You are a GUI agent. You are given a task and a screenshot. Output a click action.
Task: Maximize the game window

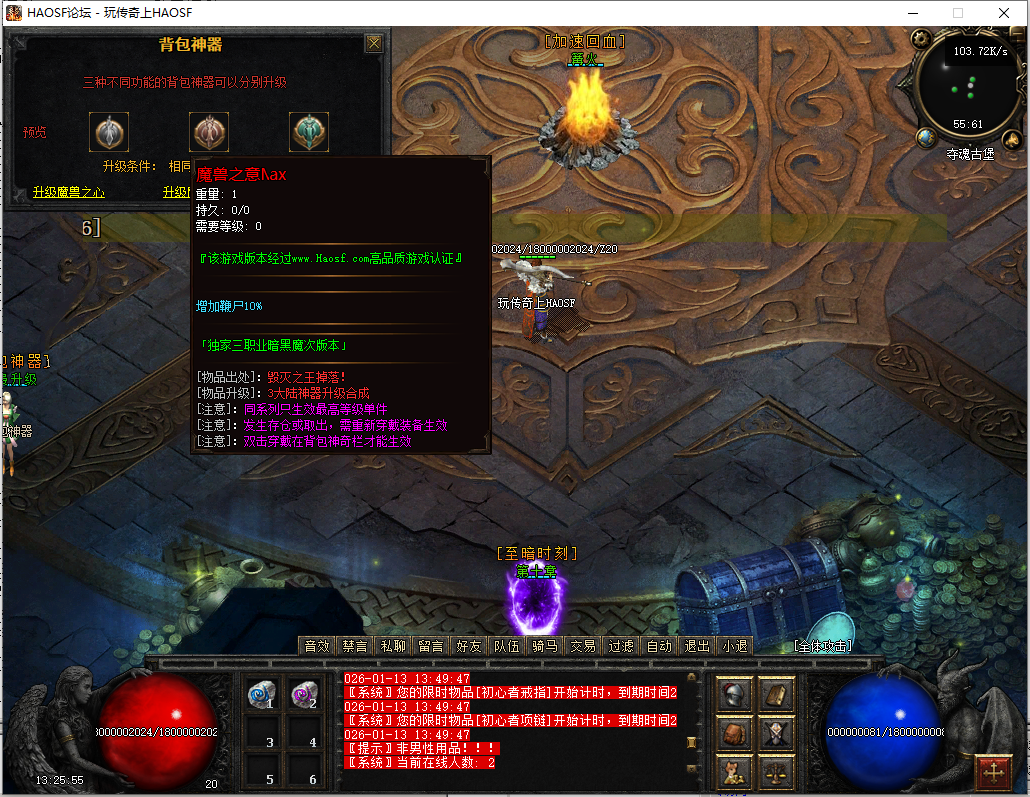(958, 13)
